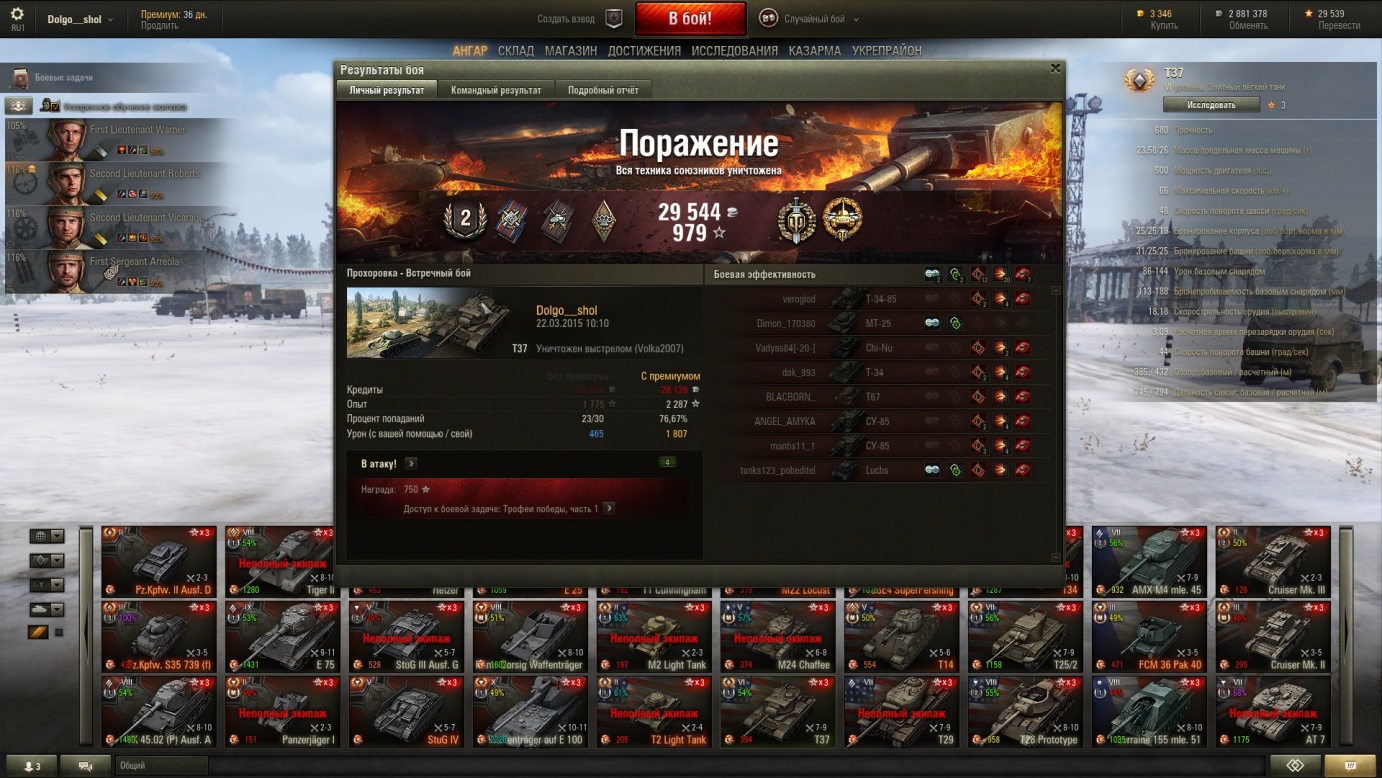The width and height of the screenshot is (1382, 778).
Task: Open the settings gear icon
Action: pos(17,15)
